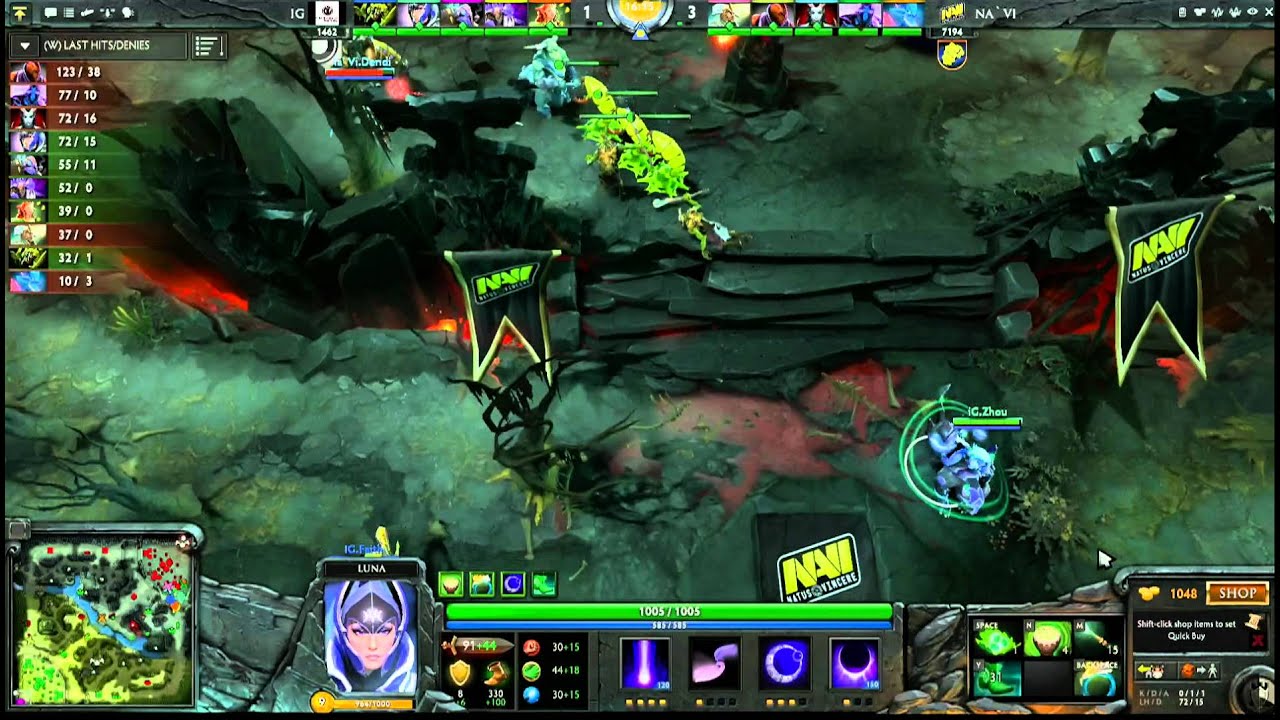
Task: Select the Moon Glaive ability icon
Action: (x=713, y=662)
